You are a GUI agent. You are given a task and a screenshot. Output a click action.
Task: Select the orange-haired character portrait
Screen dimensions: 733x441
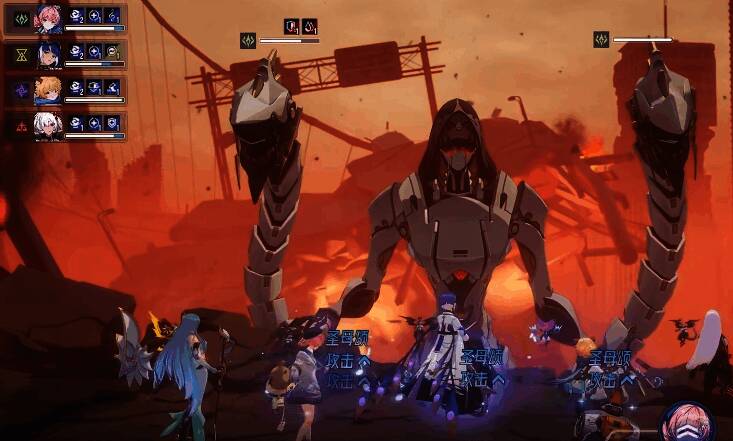[x=49, y=90]
